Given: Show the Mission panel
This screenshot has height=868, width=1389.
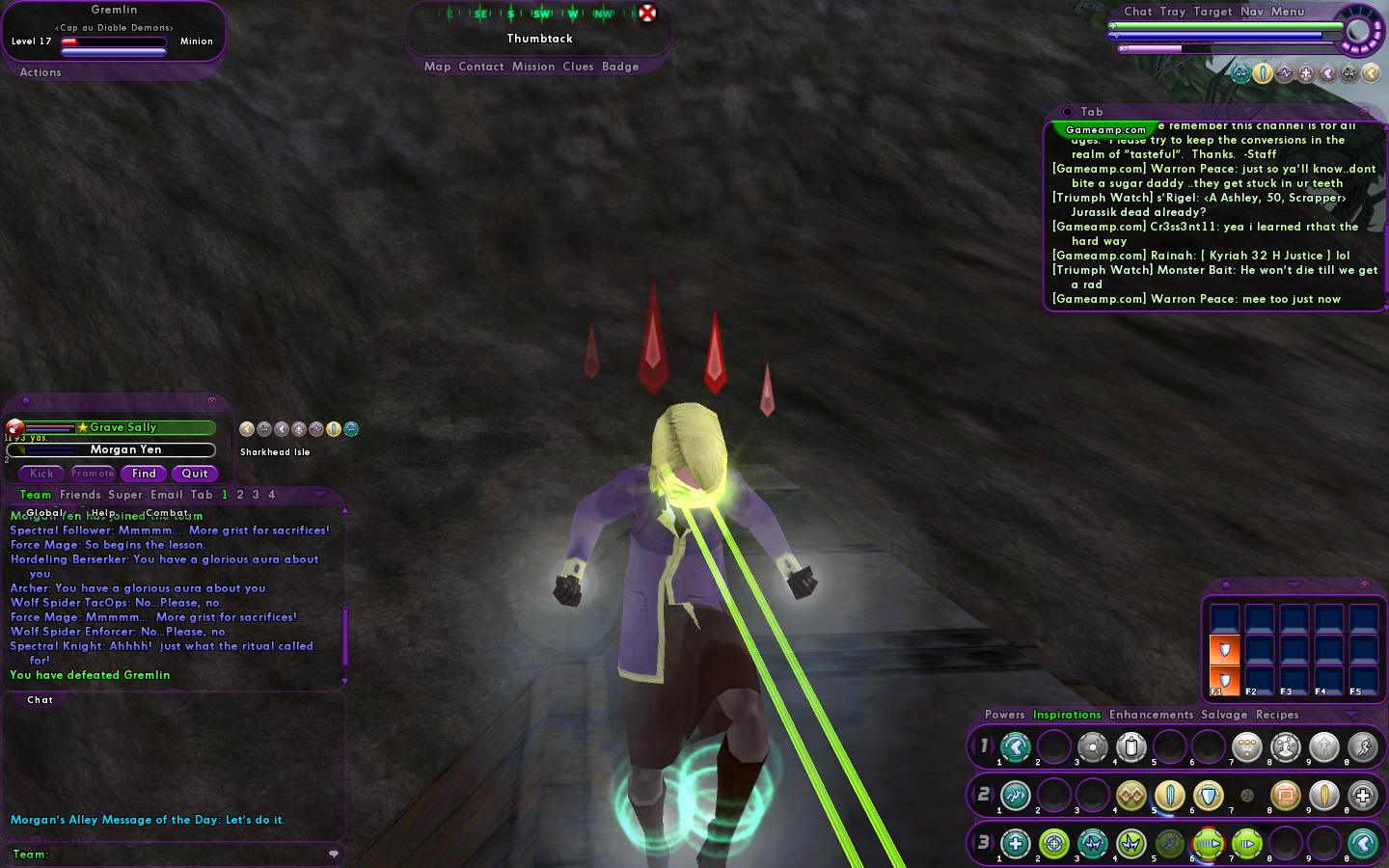Looking at the screenshot, I should point(533,67).
